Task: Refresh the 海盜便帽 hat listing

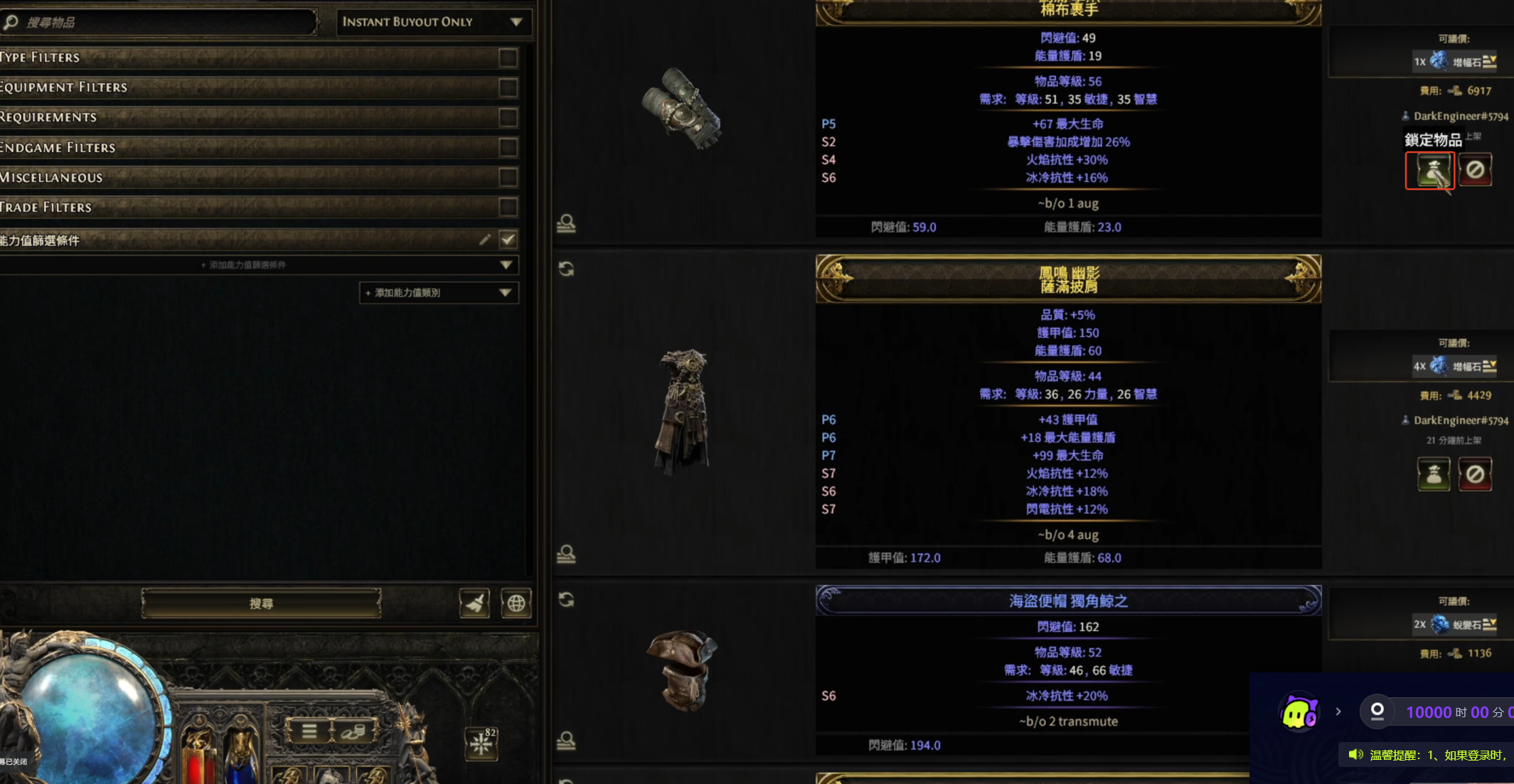Action: [566, 600]
